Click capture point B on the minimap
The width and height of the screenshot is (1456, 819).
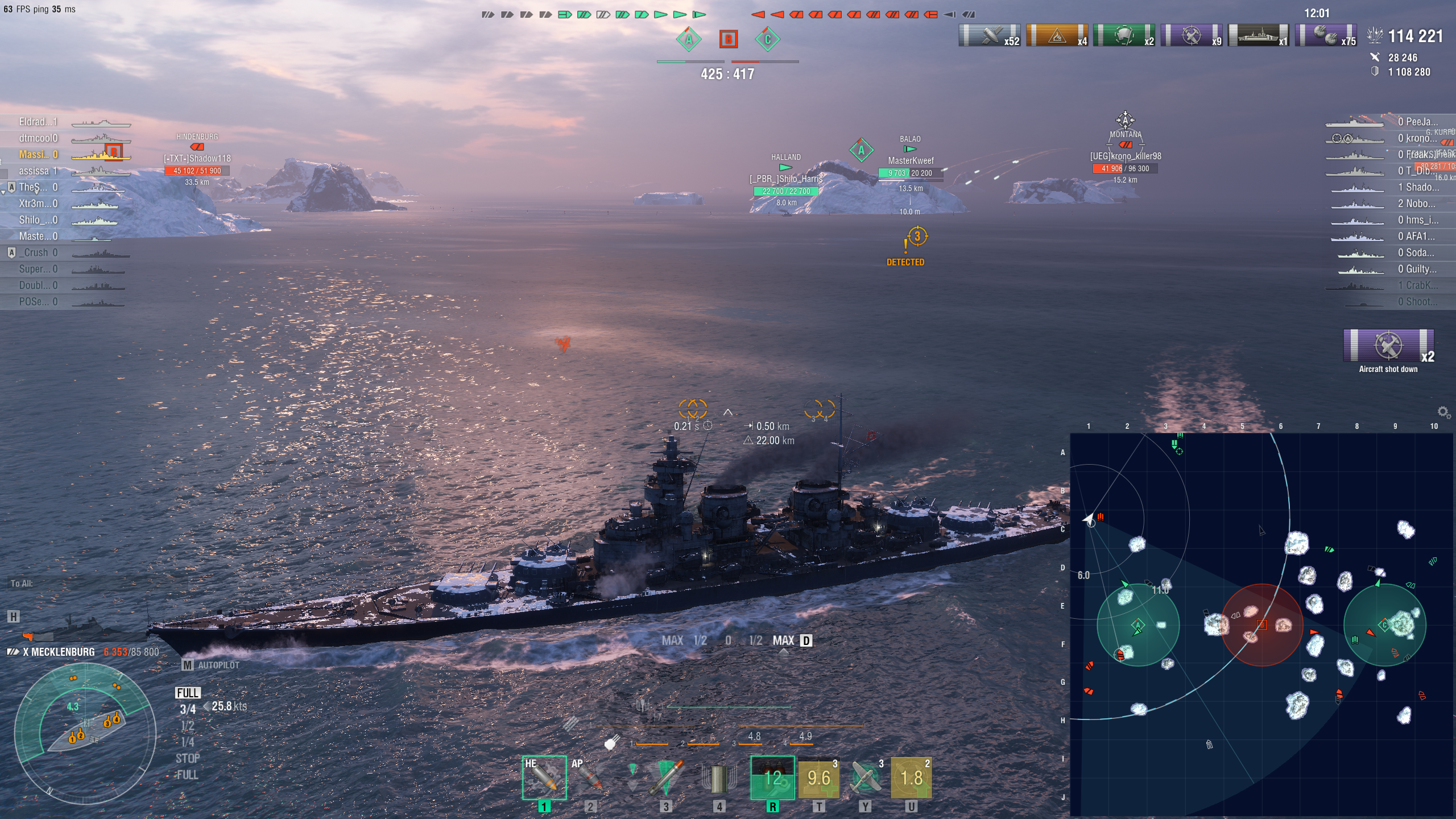pyautogui.click(x=1261, y=624)
